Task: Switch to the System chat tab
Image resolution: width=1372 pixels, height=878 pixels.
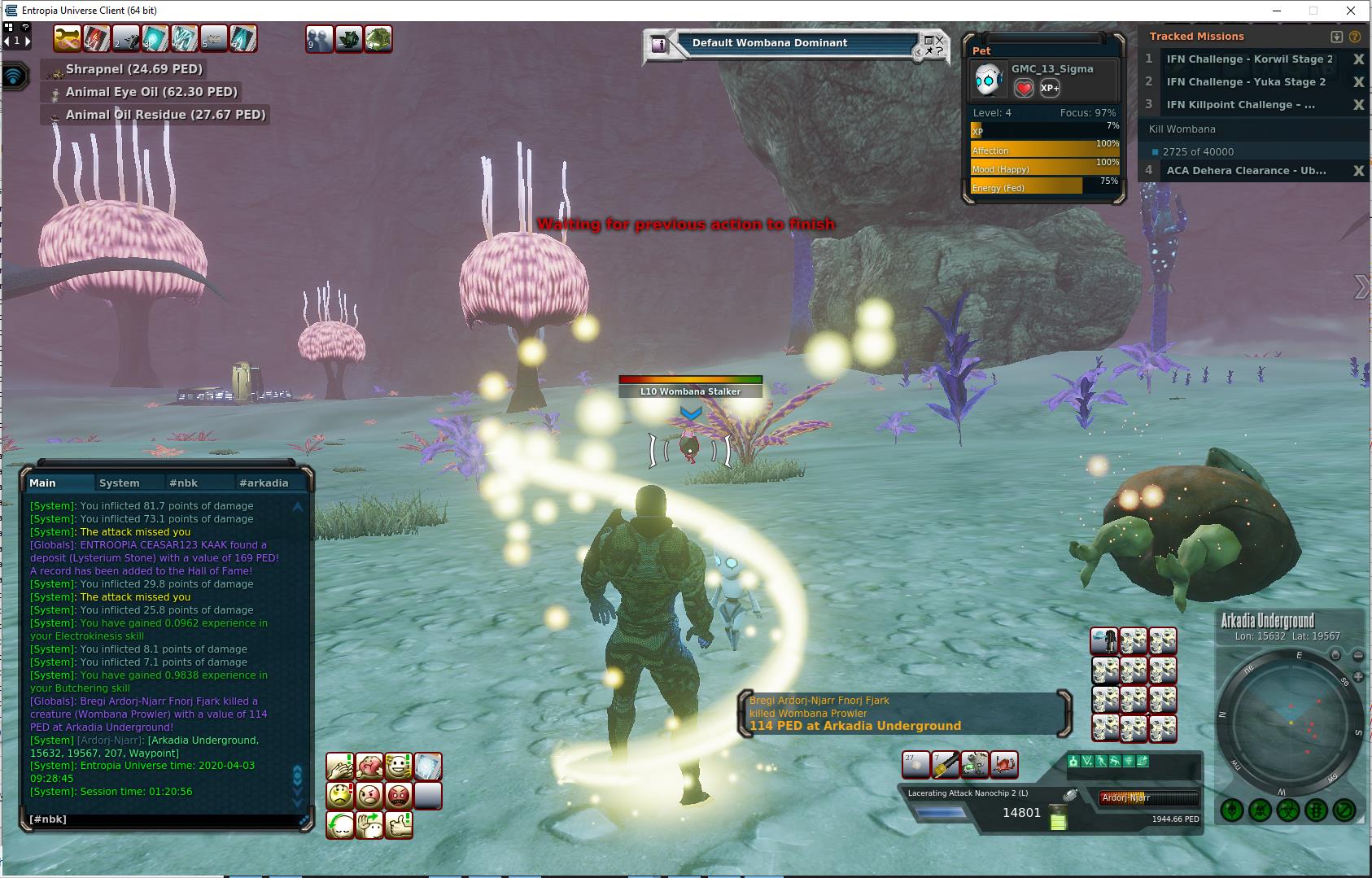Action: point(120,483)
